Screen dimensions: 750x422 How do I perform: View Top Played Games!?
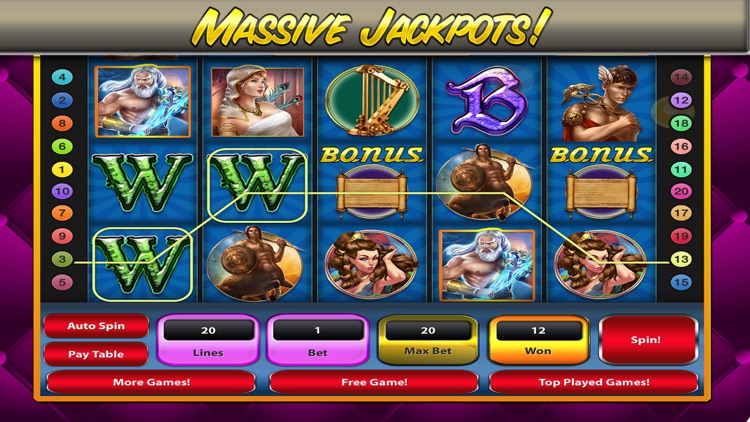pyautogui.click(x=593, y=382)
